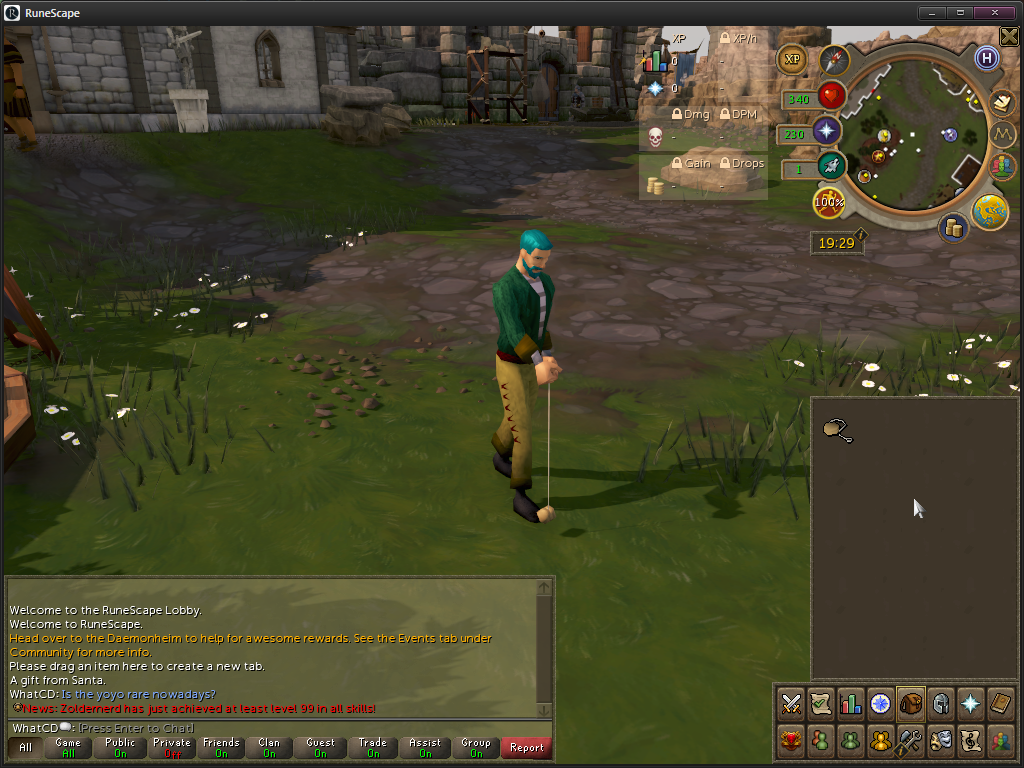Open the helmet worn equipment tab
Viewport: 1024px width, 768px height.
pos(940,703)
